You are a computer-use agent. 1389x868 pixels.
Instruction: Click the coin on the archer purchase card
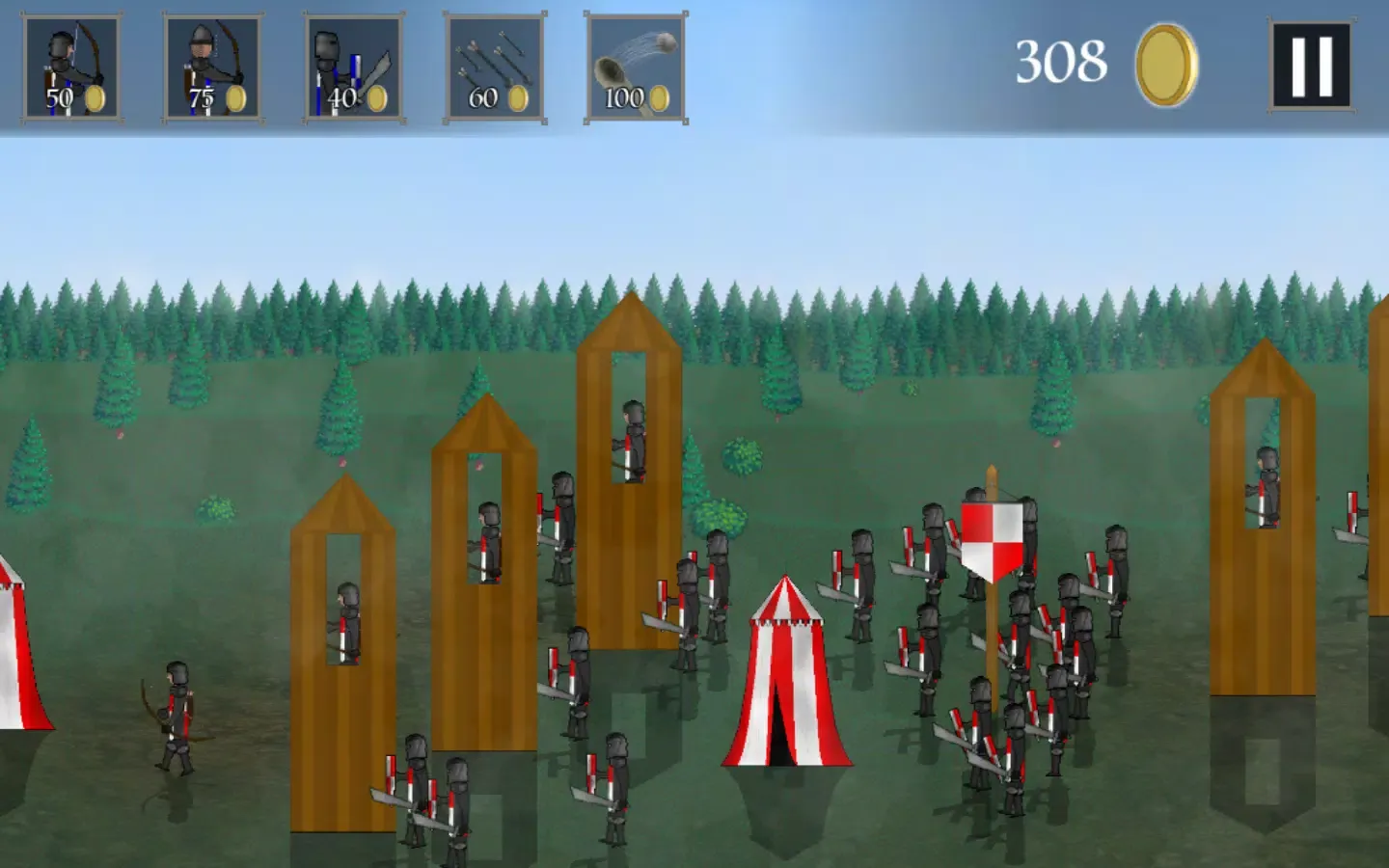96,96
